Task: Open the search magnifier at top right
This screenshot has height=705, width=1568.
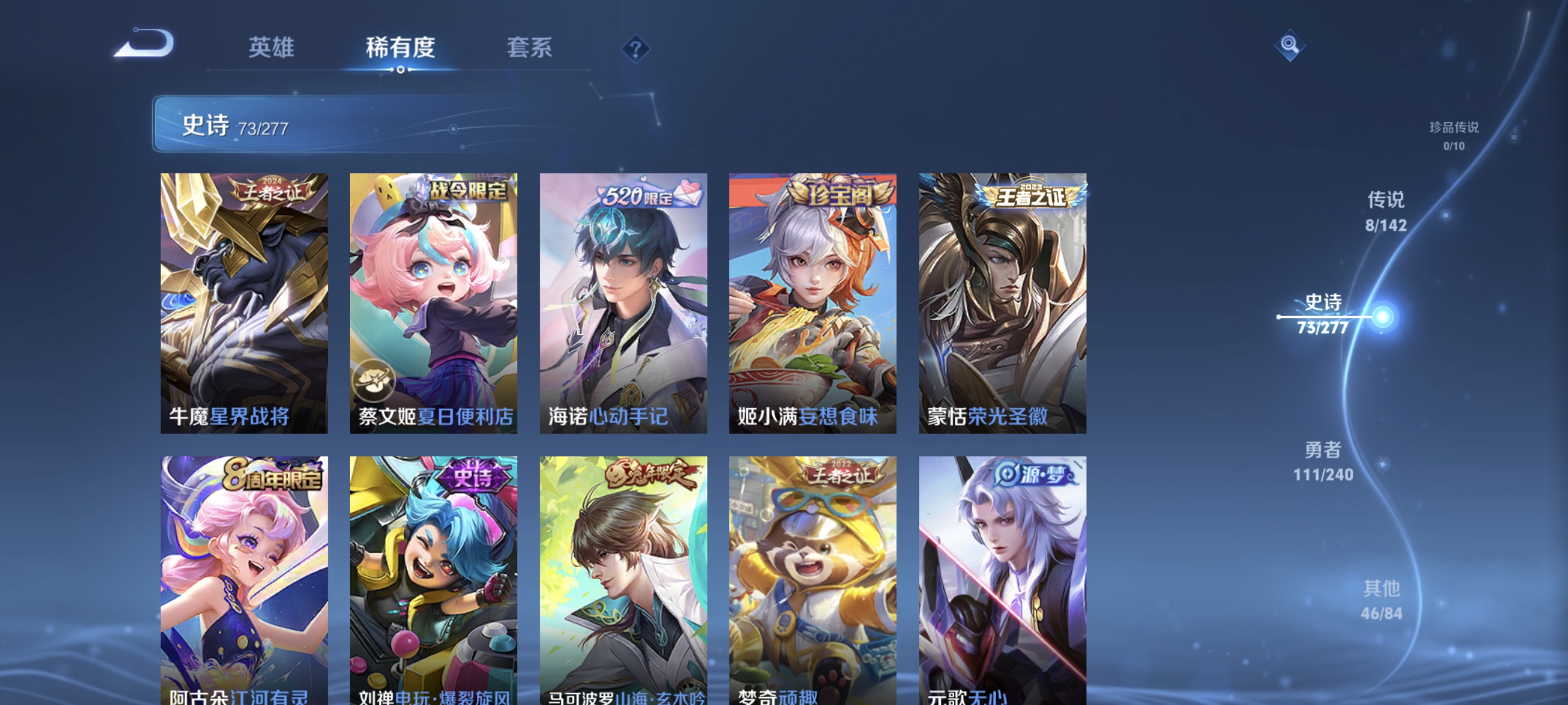Action: (1290, 45)
